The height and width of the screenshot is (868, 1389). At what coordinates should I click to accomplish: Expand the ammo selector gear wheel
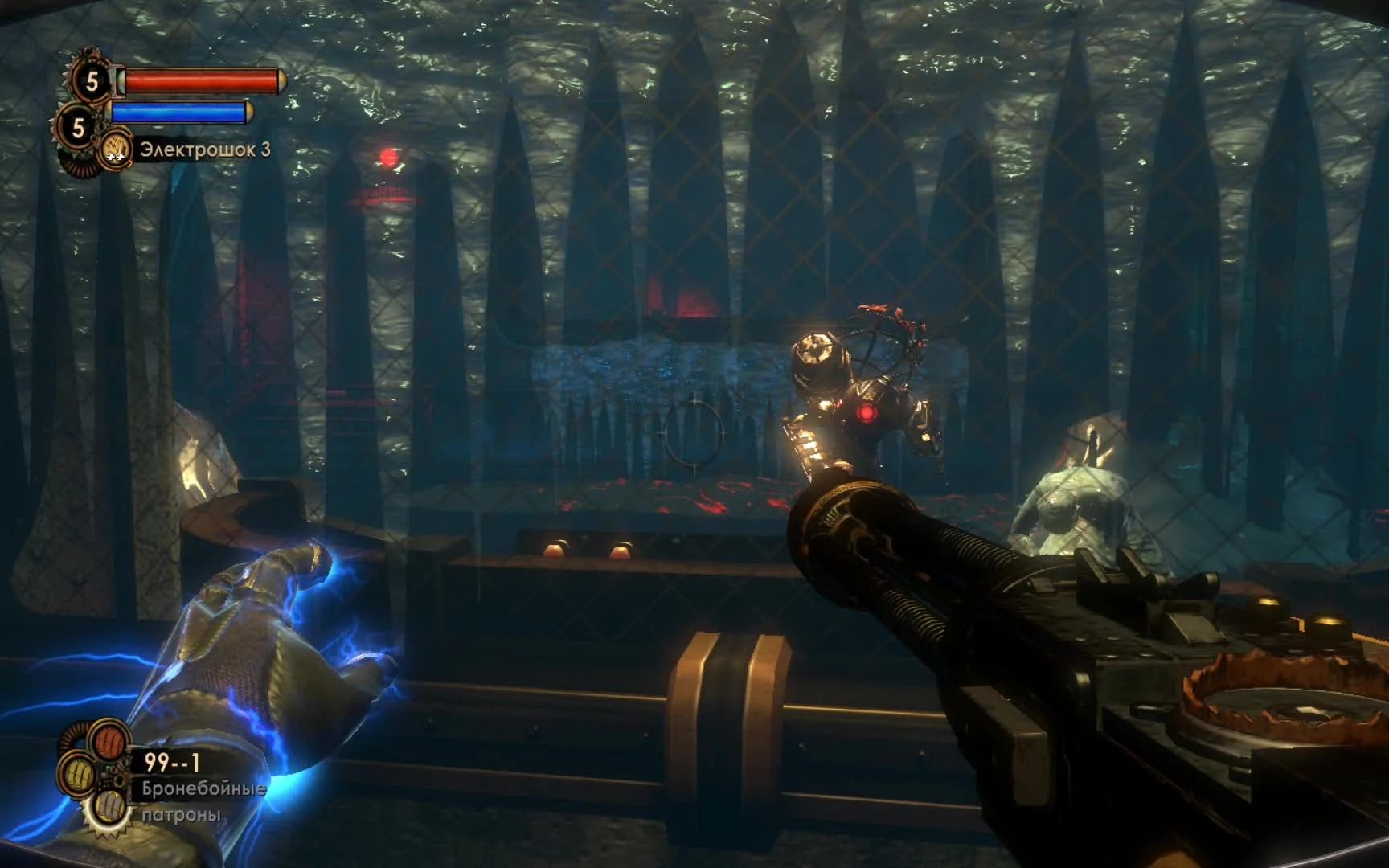point(96,776)
